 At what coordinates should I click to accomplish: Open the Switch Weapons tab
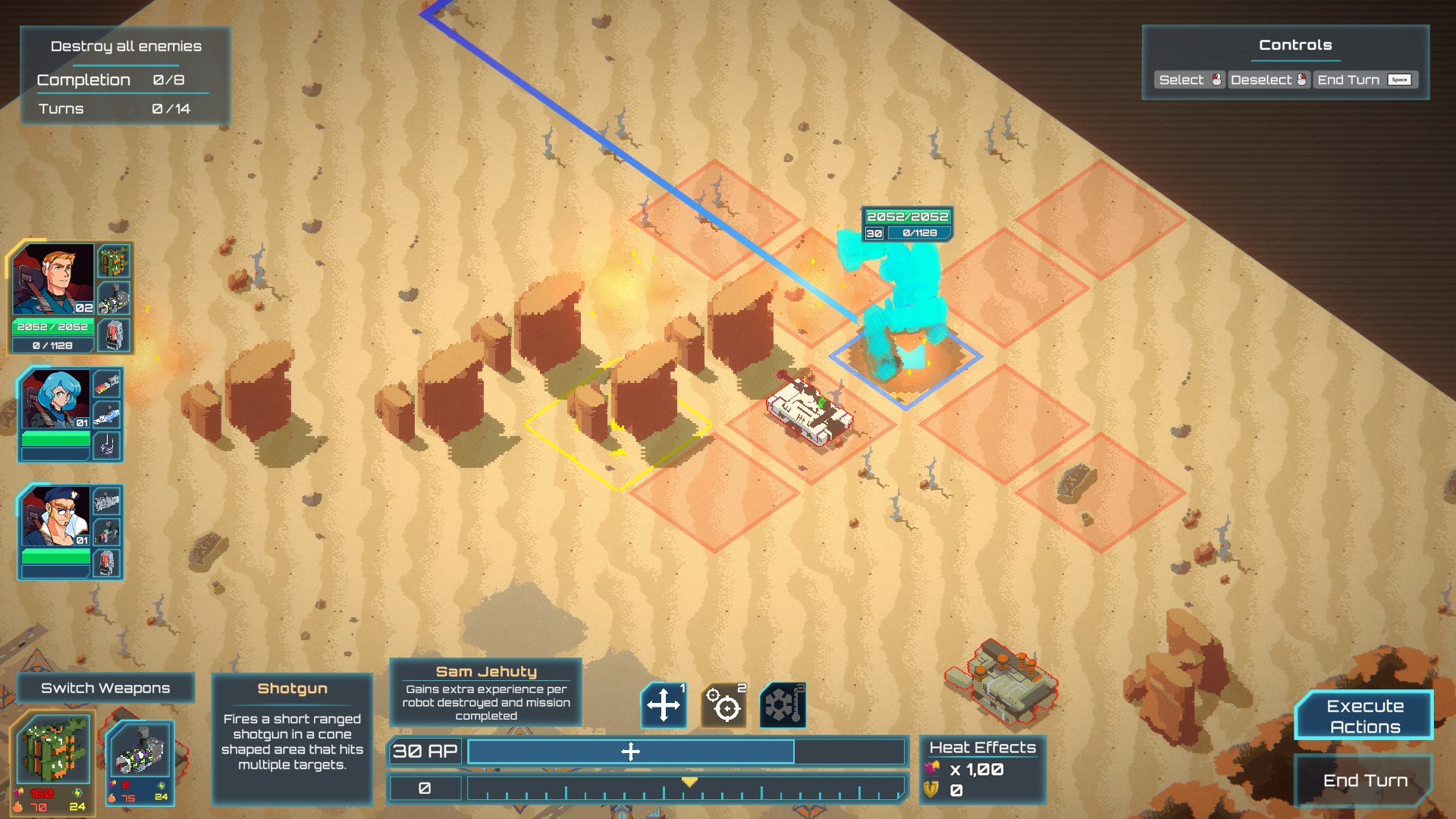pyautogui.click(x=105, y=688)
